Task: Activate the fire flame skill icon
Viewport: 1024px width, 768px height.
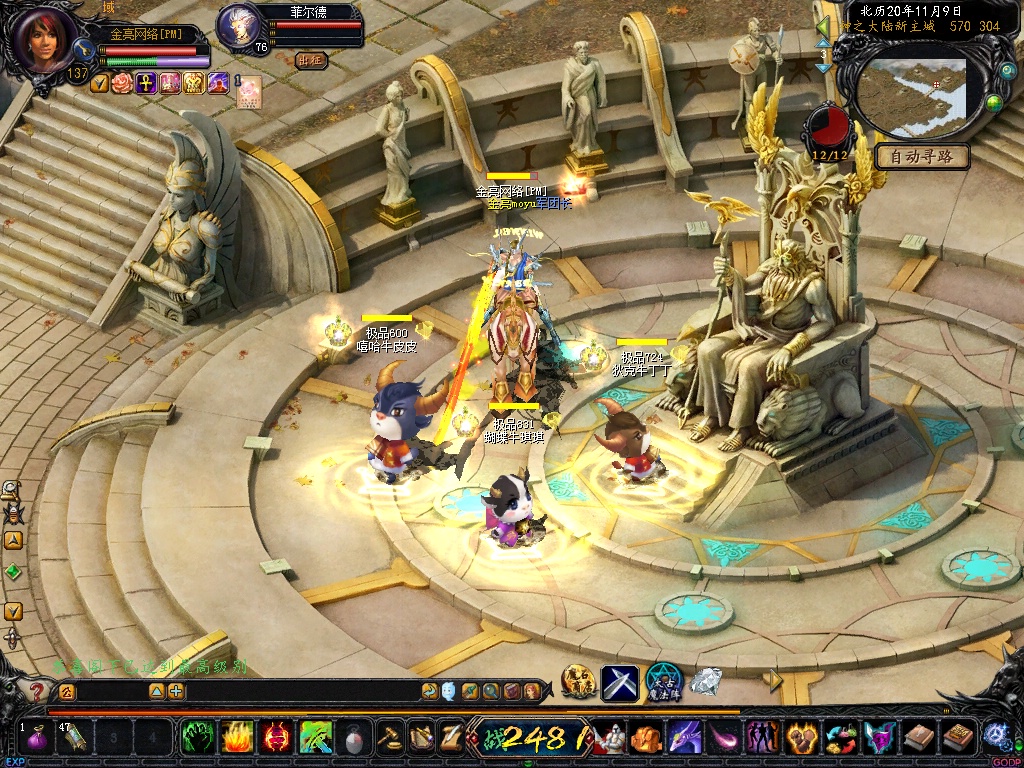Action: (237, 738)
